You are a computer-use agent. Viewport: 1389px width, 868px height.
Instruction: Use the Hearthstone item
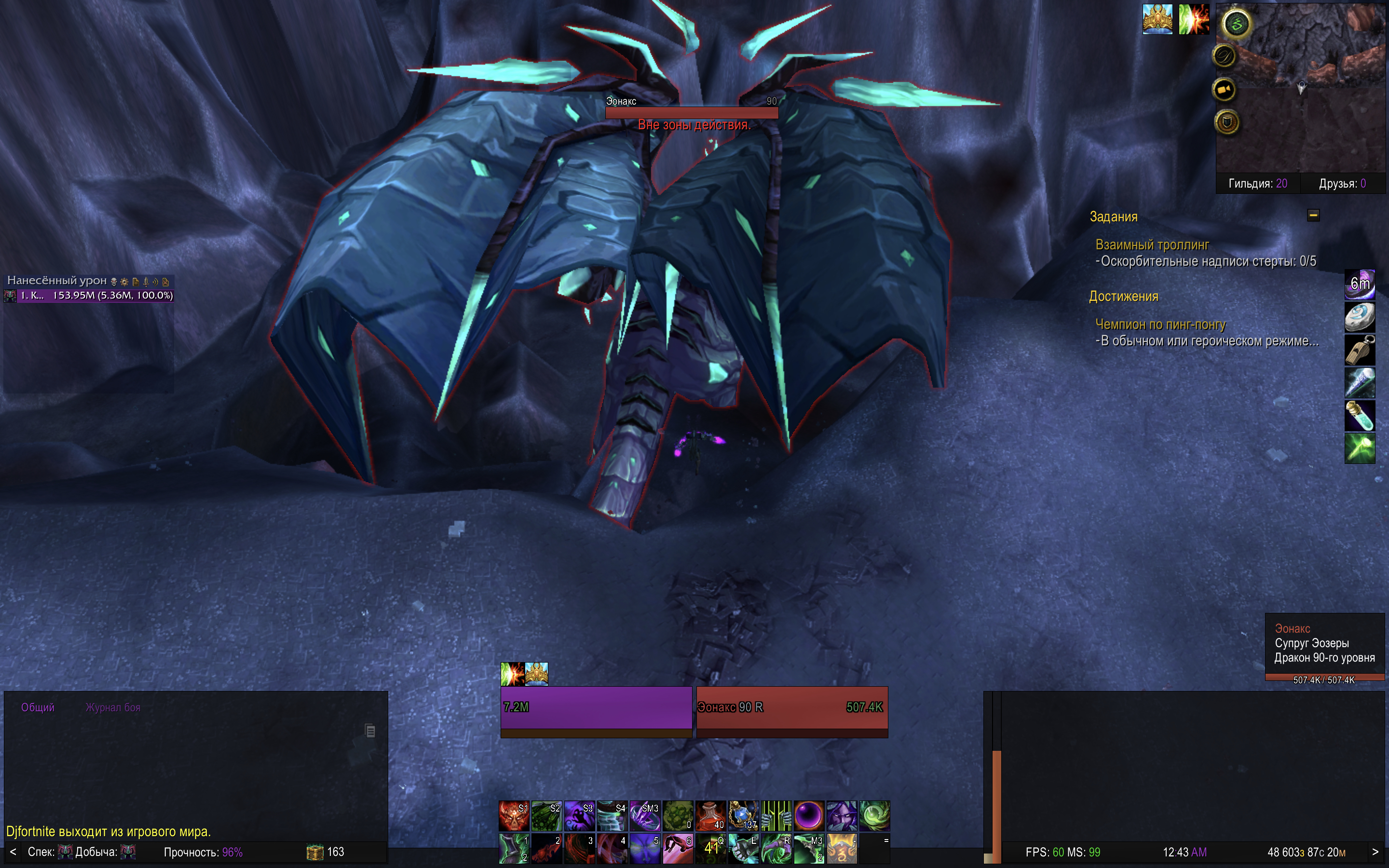pos(1360,317)
